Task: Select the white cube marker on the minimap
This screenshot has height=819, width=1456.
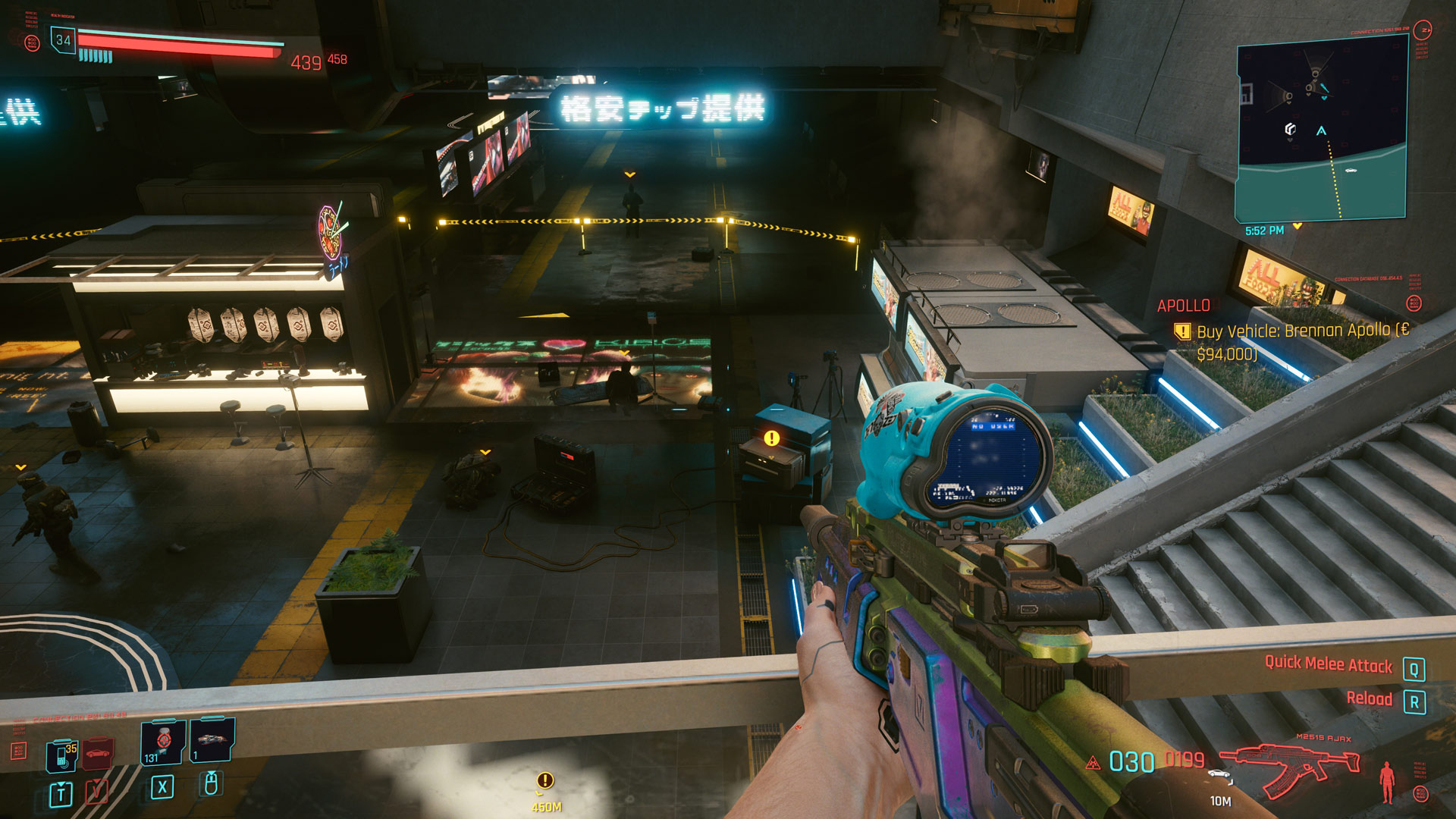Action: 1290,129
